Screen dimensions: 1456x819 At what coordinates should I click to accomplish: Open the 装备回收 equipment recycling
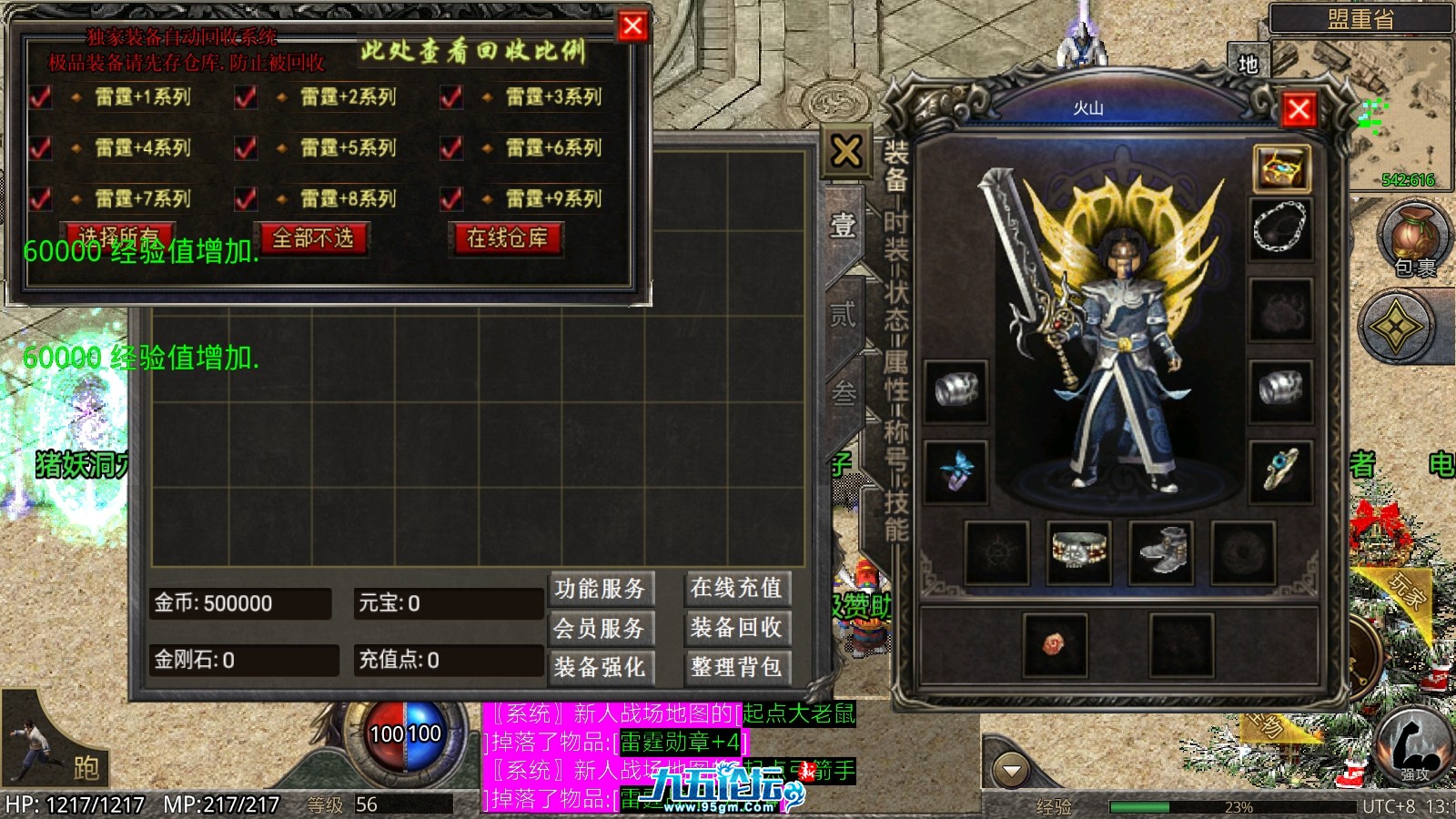(736, 628)
